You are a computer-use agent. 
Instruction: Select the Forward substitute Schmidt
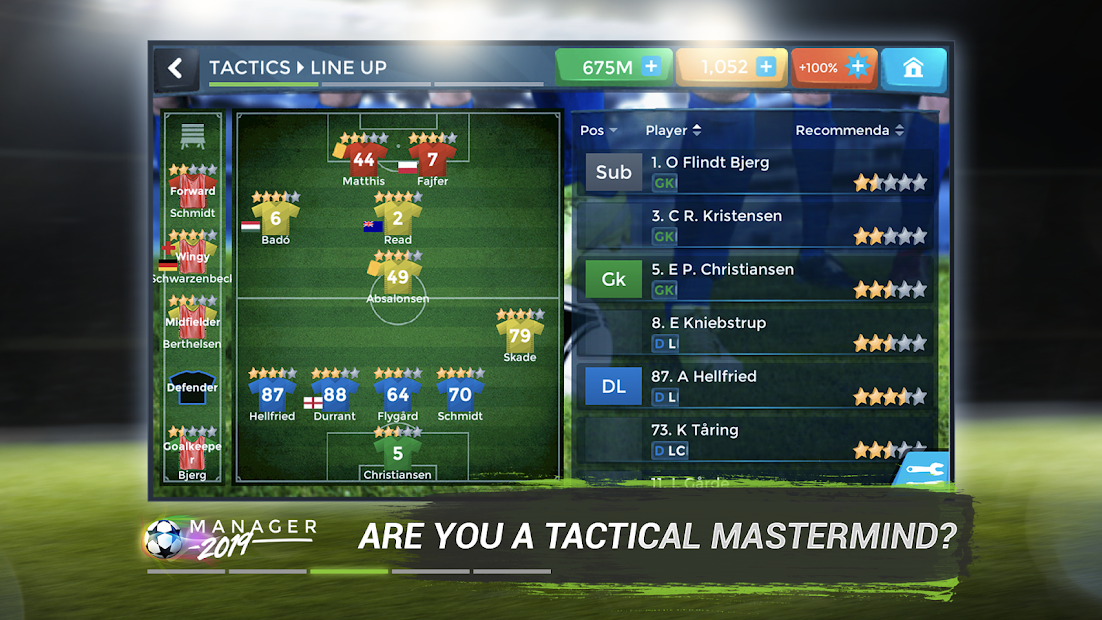(192, 192)
